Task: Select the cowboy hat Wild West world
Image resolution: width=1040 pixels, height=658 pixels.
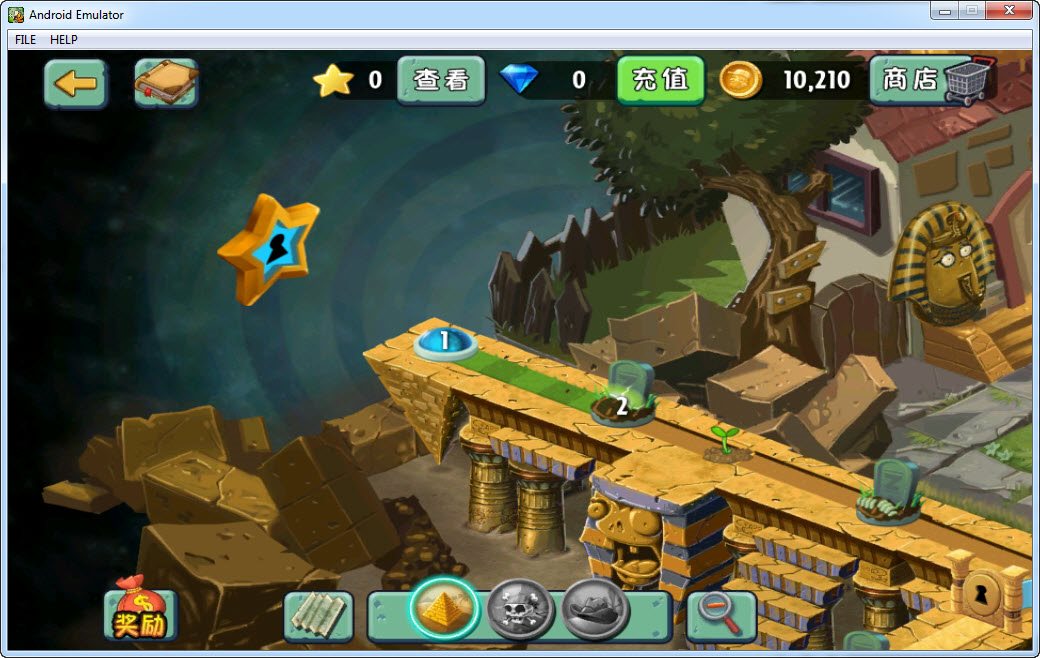Action: 595,609
